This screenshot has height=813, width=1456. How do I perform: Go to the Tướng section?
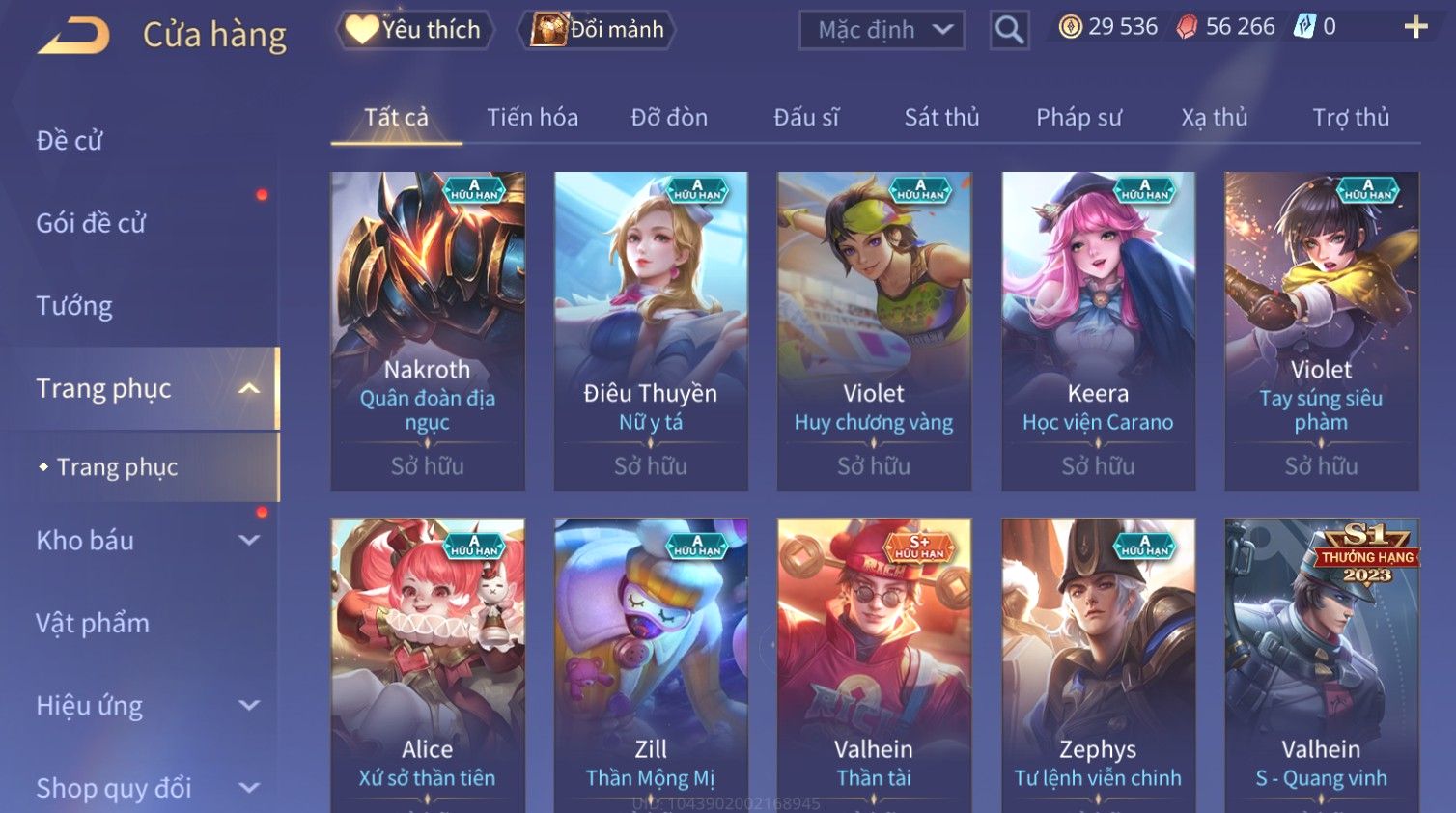pos(74,306)
